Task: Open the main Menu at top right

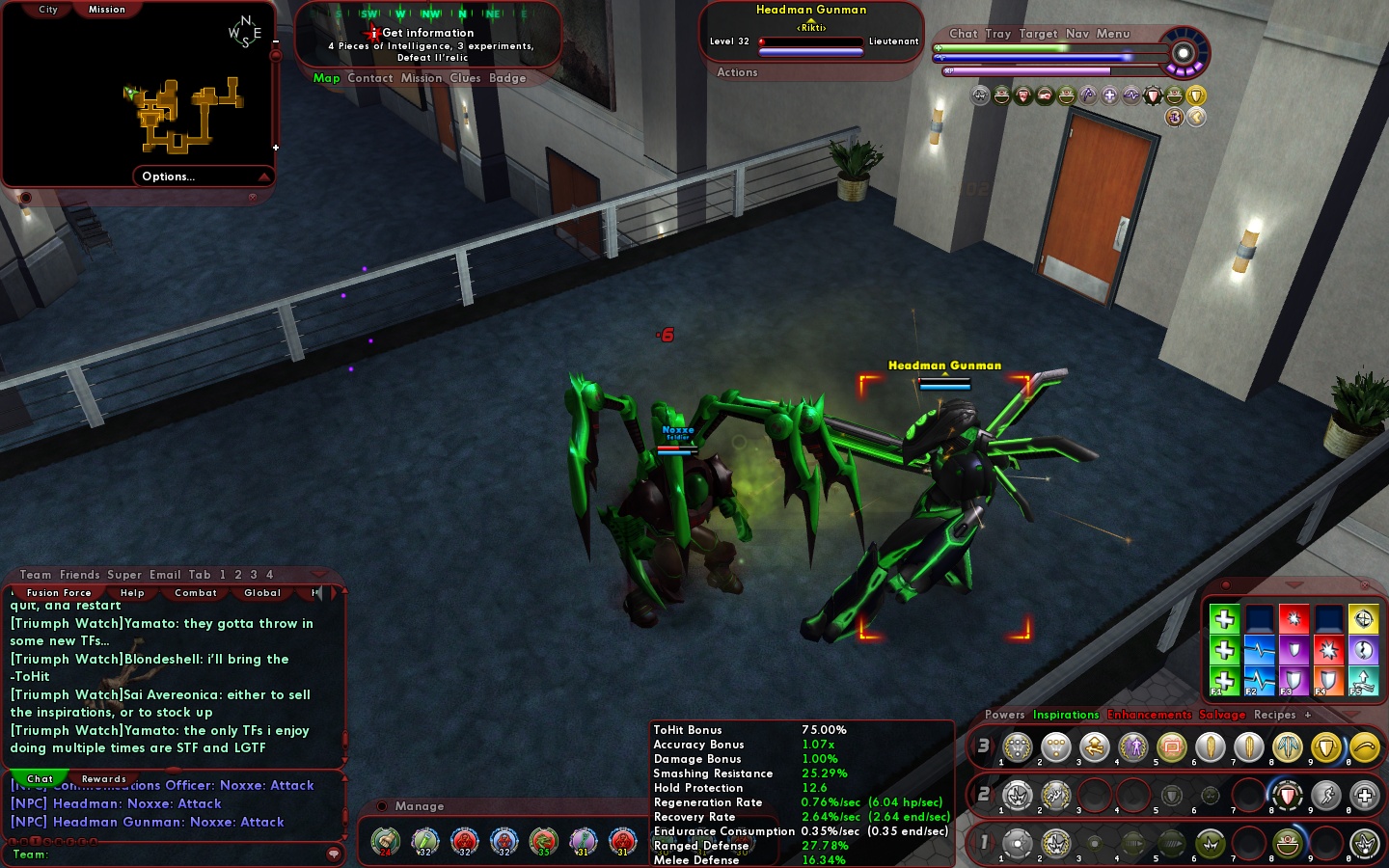Action: (1112, 34)
